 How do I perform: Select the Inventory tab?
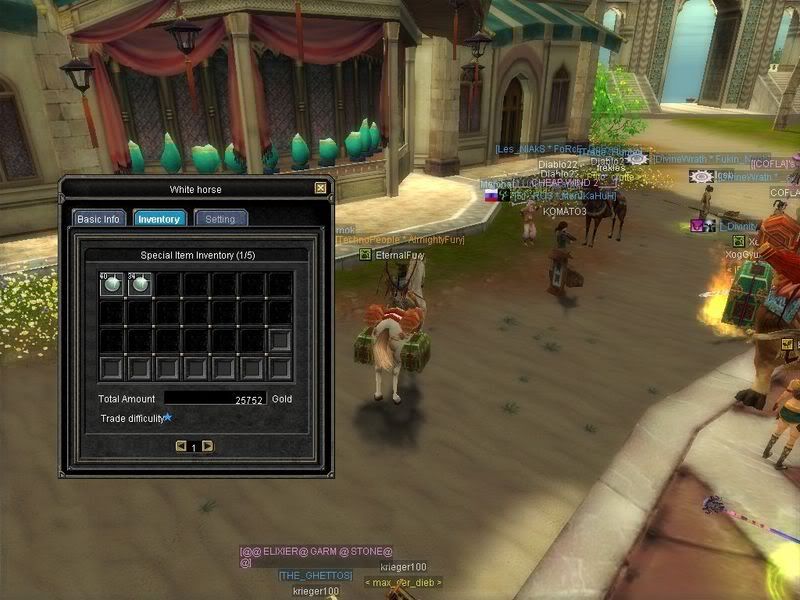(159, 219)
